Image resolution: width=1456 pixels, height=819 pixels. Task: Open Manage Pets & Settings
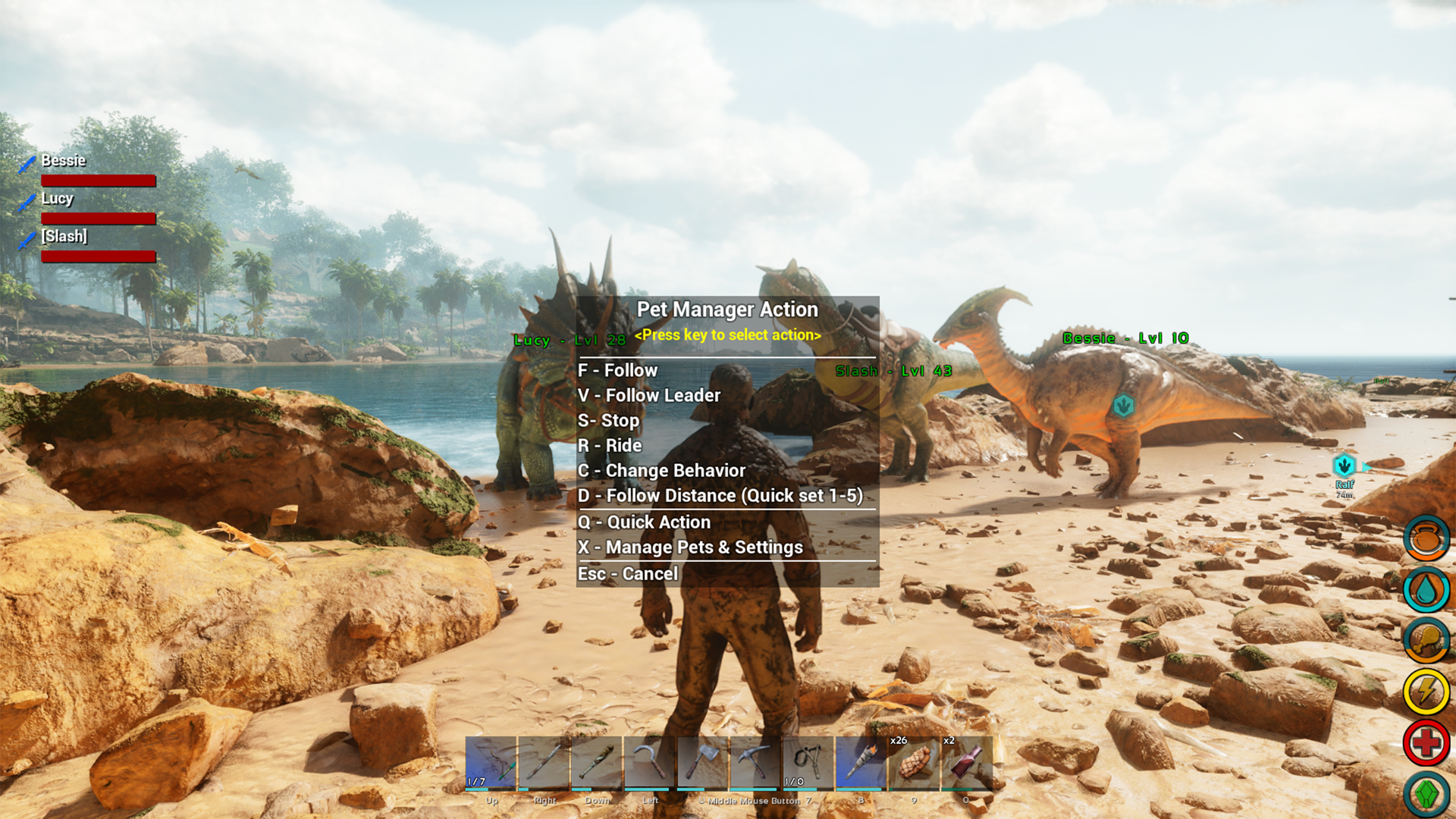click(690, 547)
